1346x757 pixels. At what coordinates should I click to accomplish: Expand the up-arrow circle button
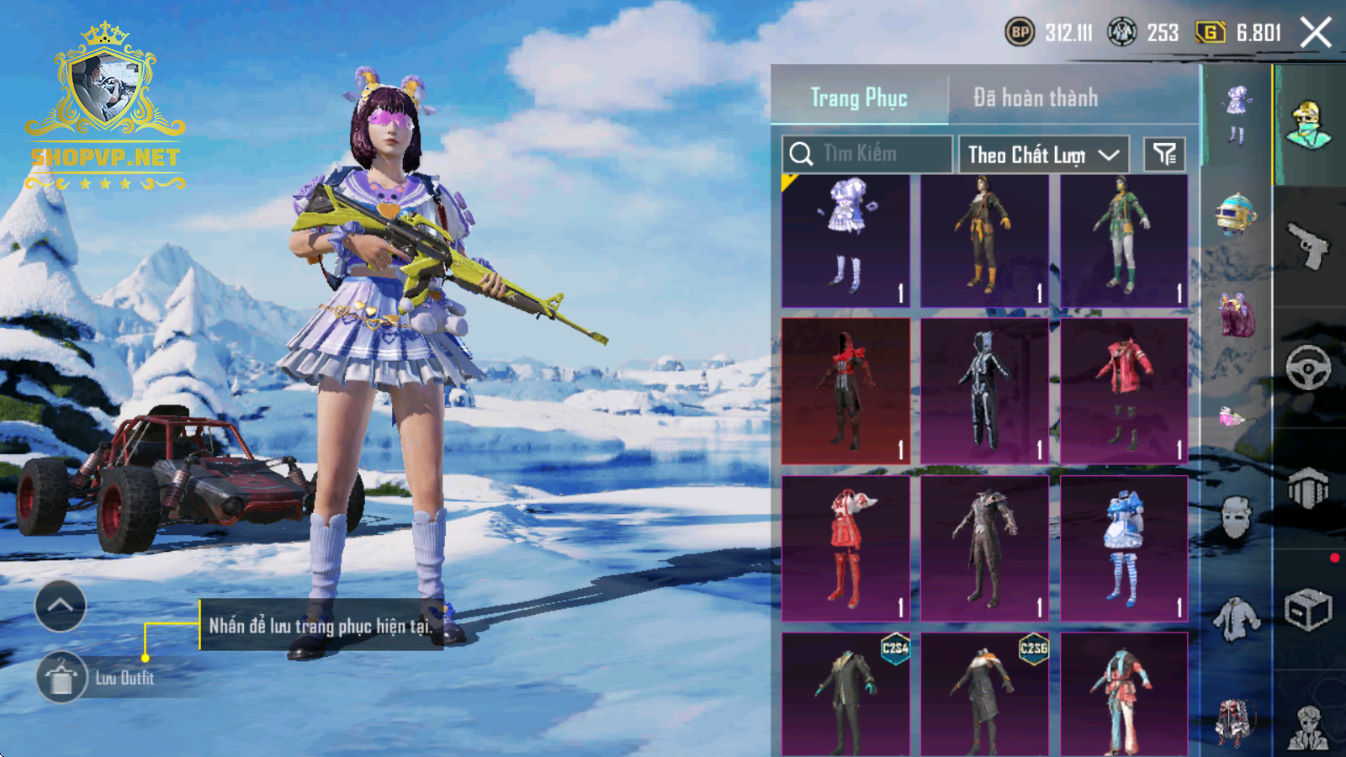pos(60,605)
